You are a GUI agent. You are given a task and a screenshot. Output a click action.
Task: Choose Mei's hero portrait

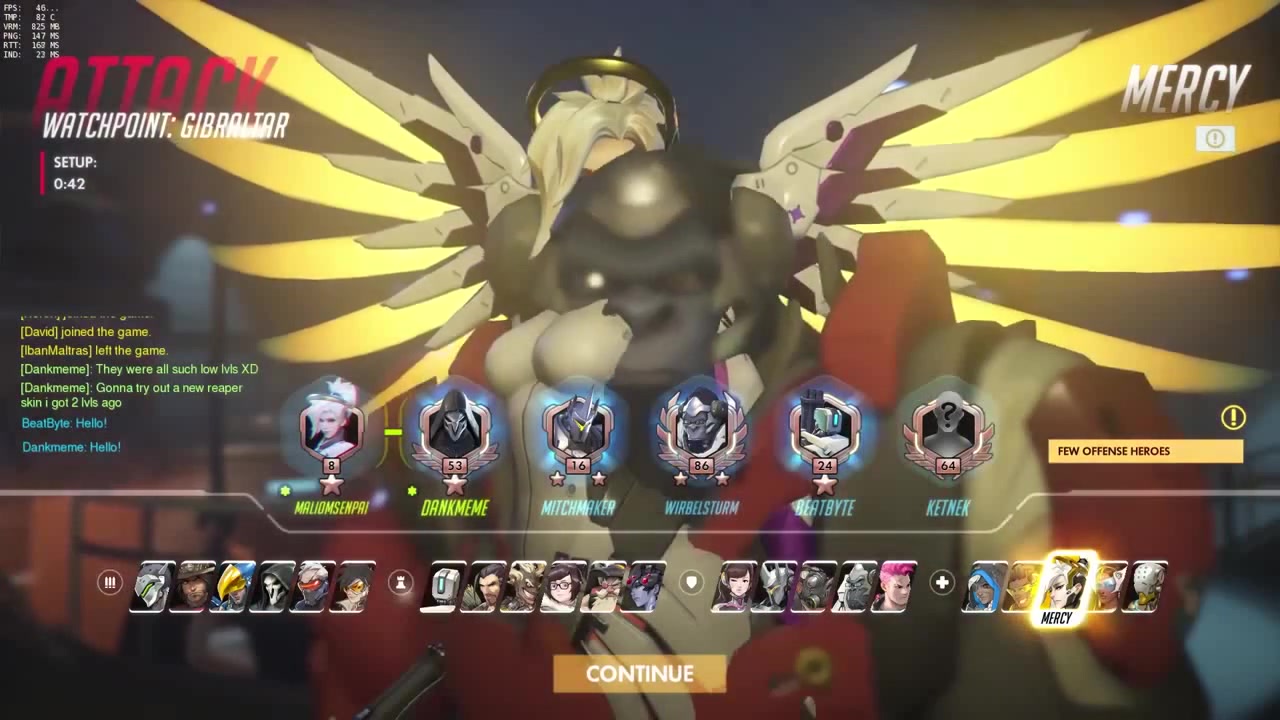(563, 586)
